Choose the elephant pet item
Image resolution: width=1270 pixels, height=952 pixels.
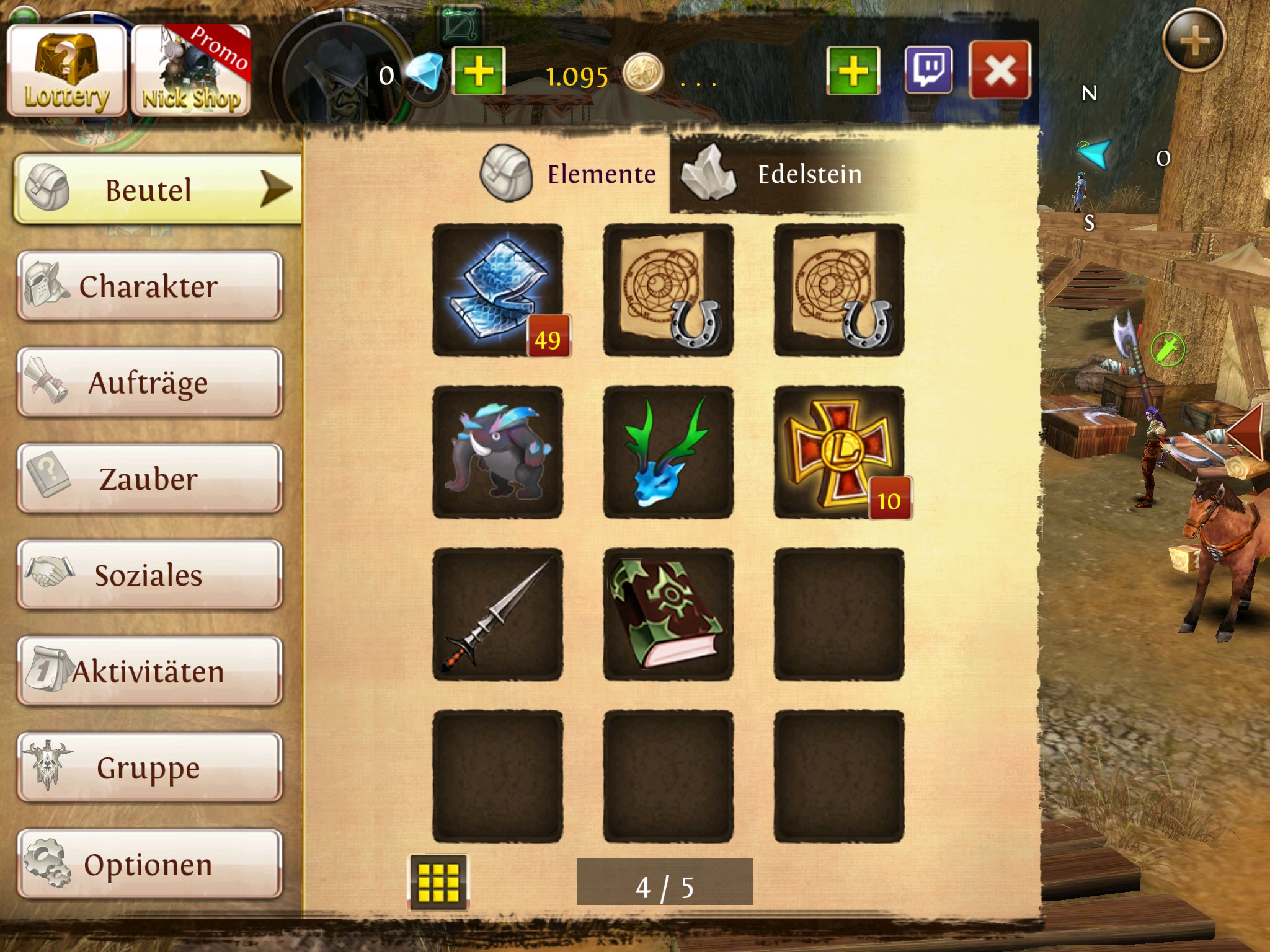point(498,452)
